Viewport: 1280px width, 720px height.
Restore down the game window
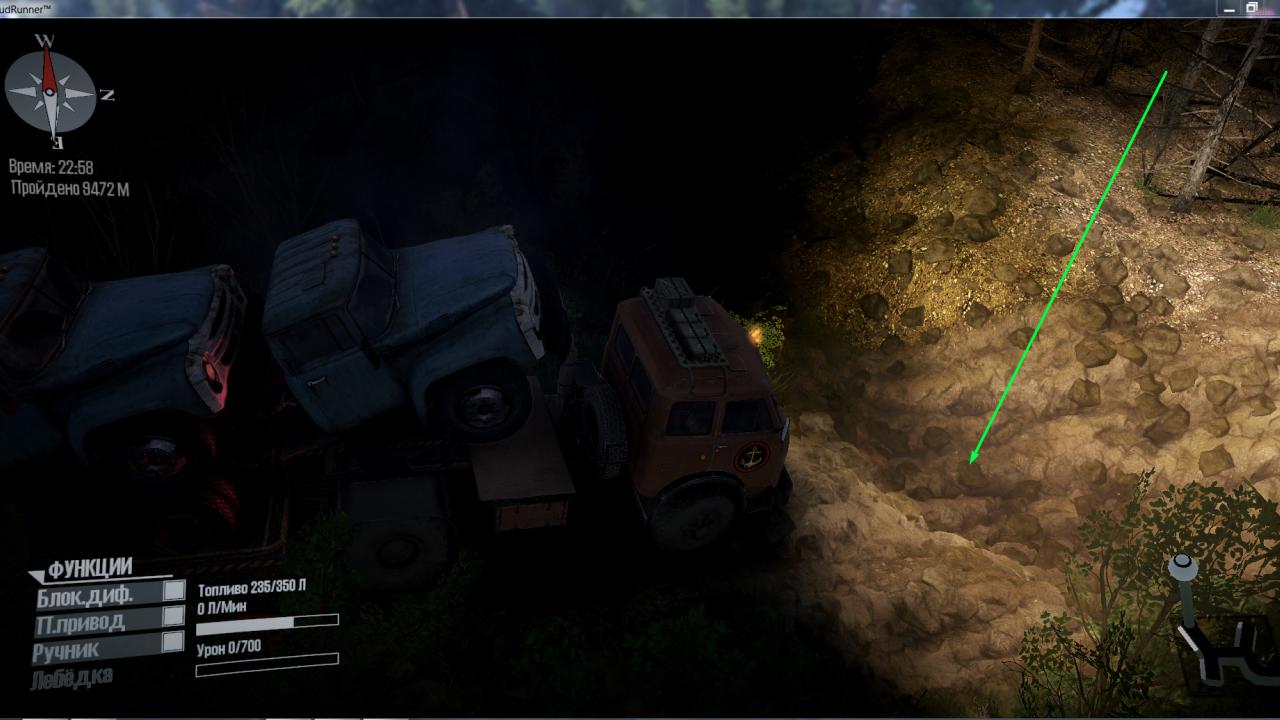point(1251,8)
